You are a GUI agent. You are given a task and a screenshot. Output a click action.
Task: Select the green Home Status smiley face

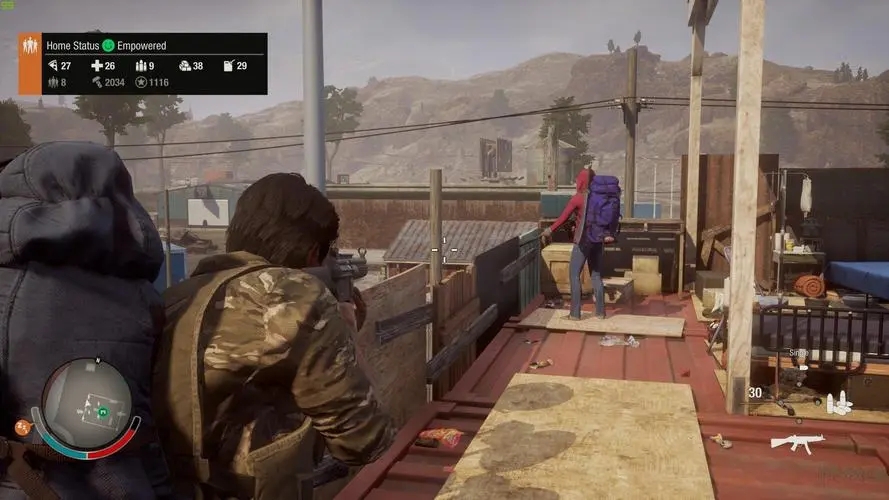click(x=108, y=46)
